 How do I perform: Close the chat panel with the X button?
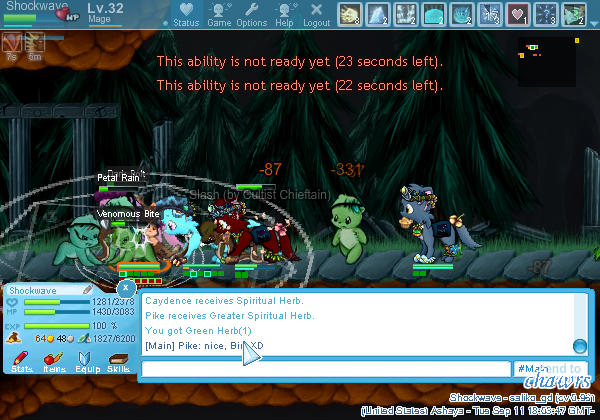click(126, 288)
